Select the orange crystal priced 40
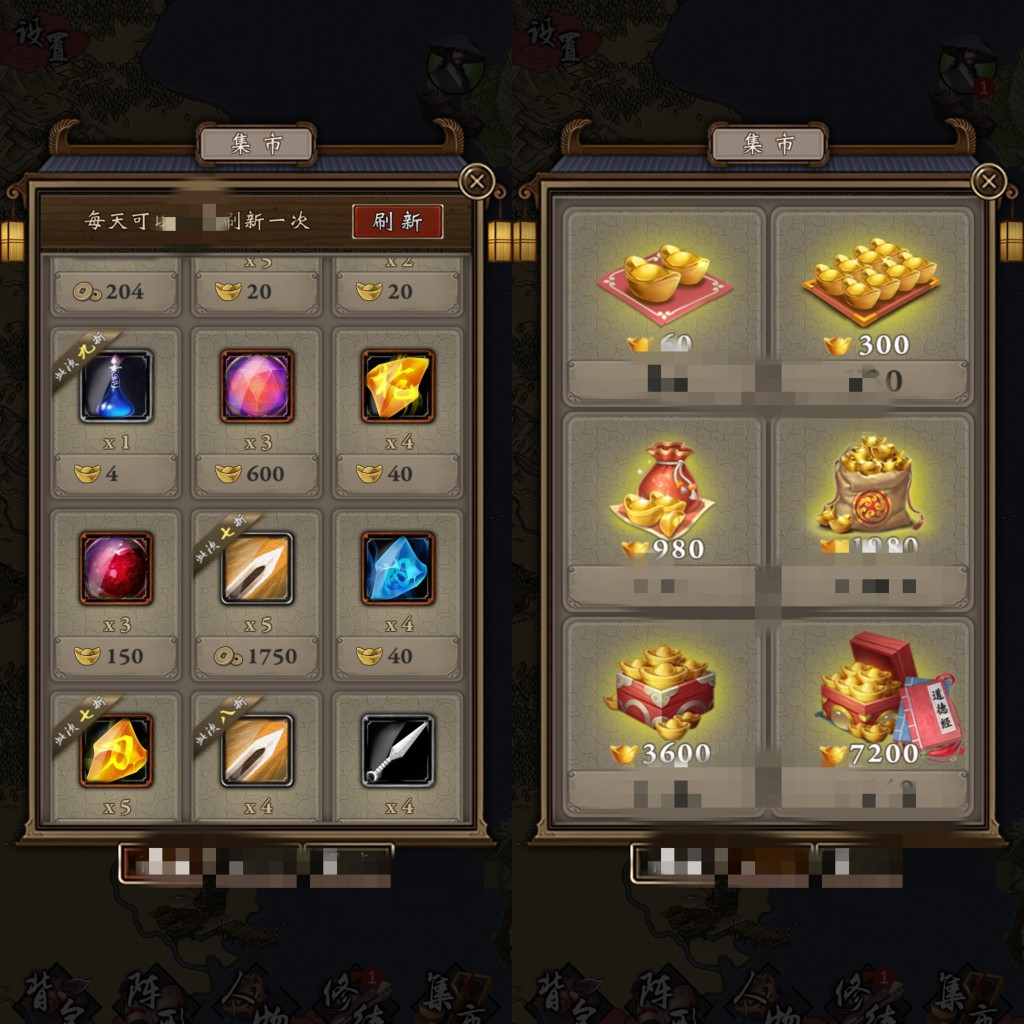This screenshot has height=1024, width=1024. [398, 386]
